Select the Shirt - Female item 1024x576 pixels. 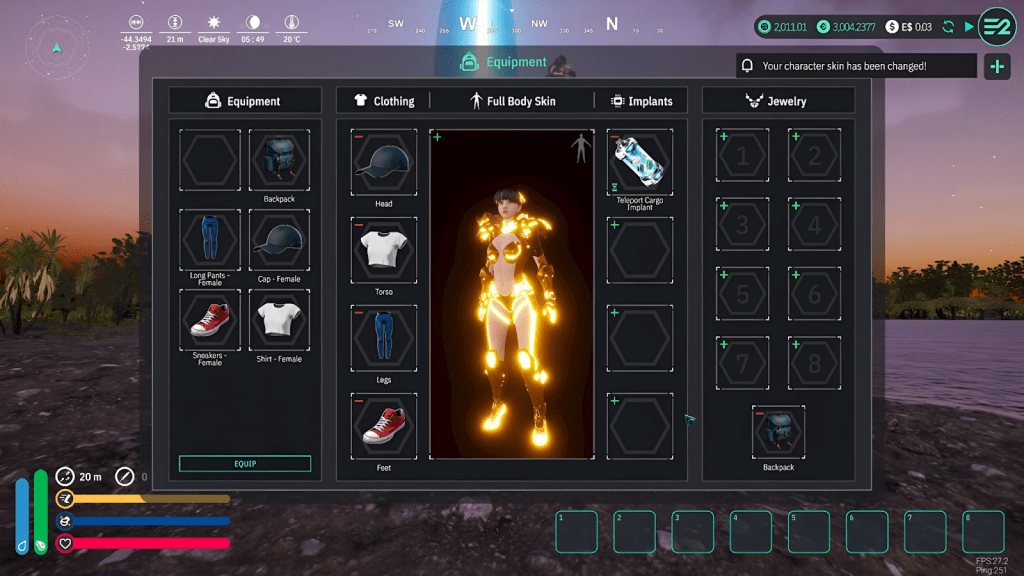click(x=279, y=321)
